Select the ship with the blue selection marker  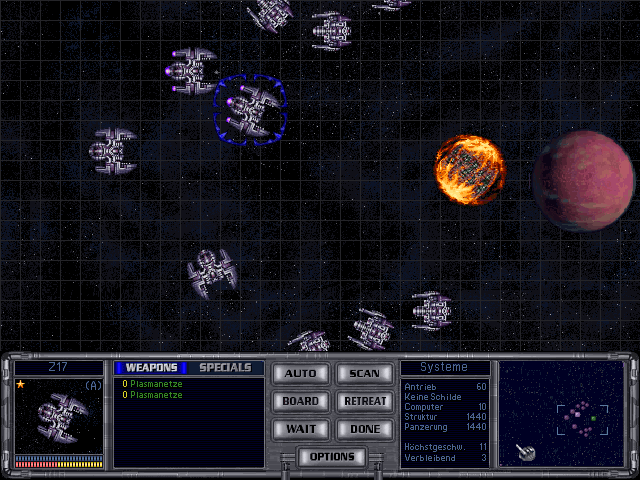[250, 108]
